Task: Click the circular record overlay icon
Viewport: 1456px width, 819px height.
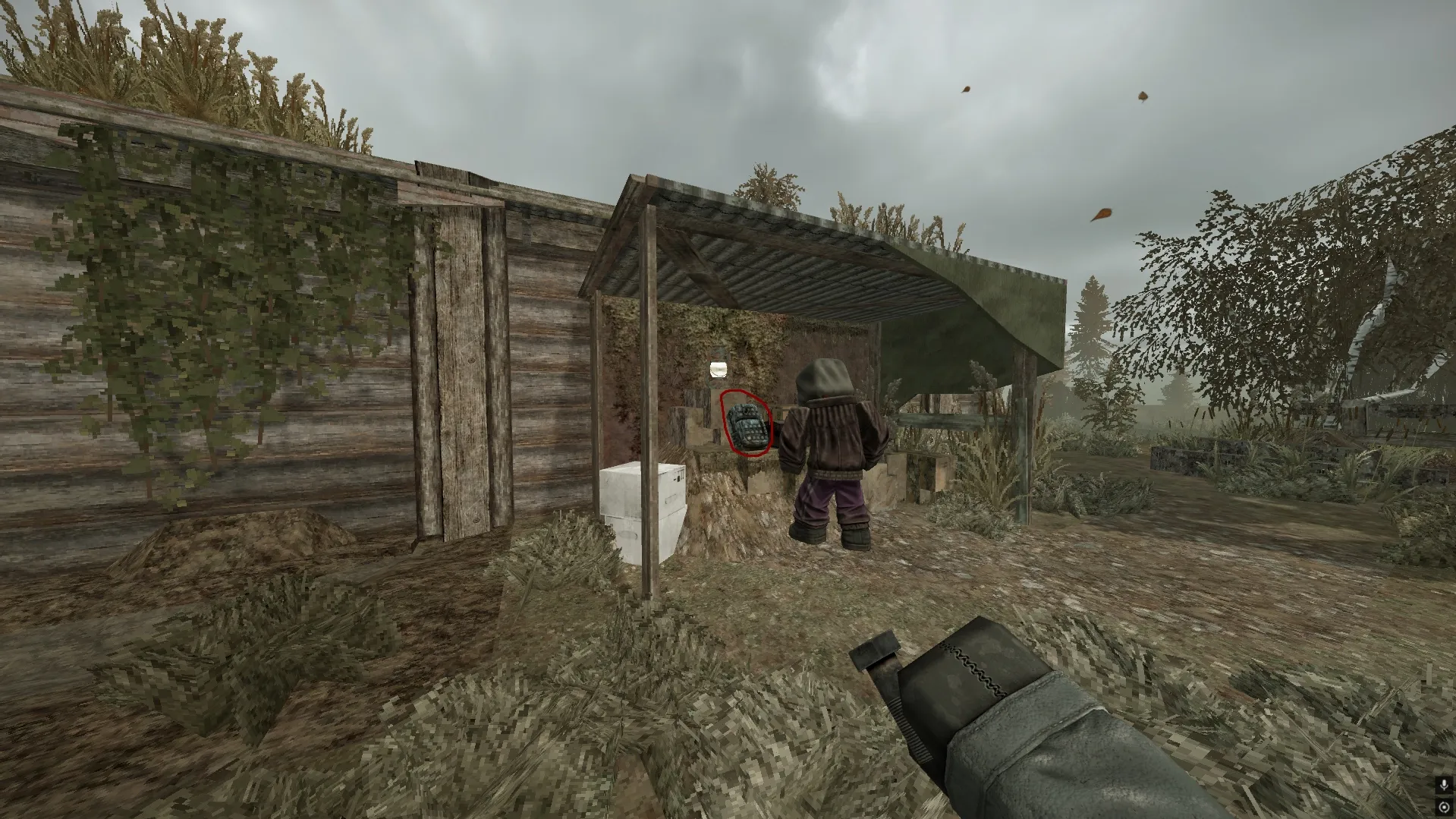Action: 1444,807
